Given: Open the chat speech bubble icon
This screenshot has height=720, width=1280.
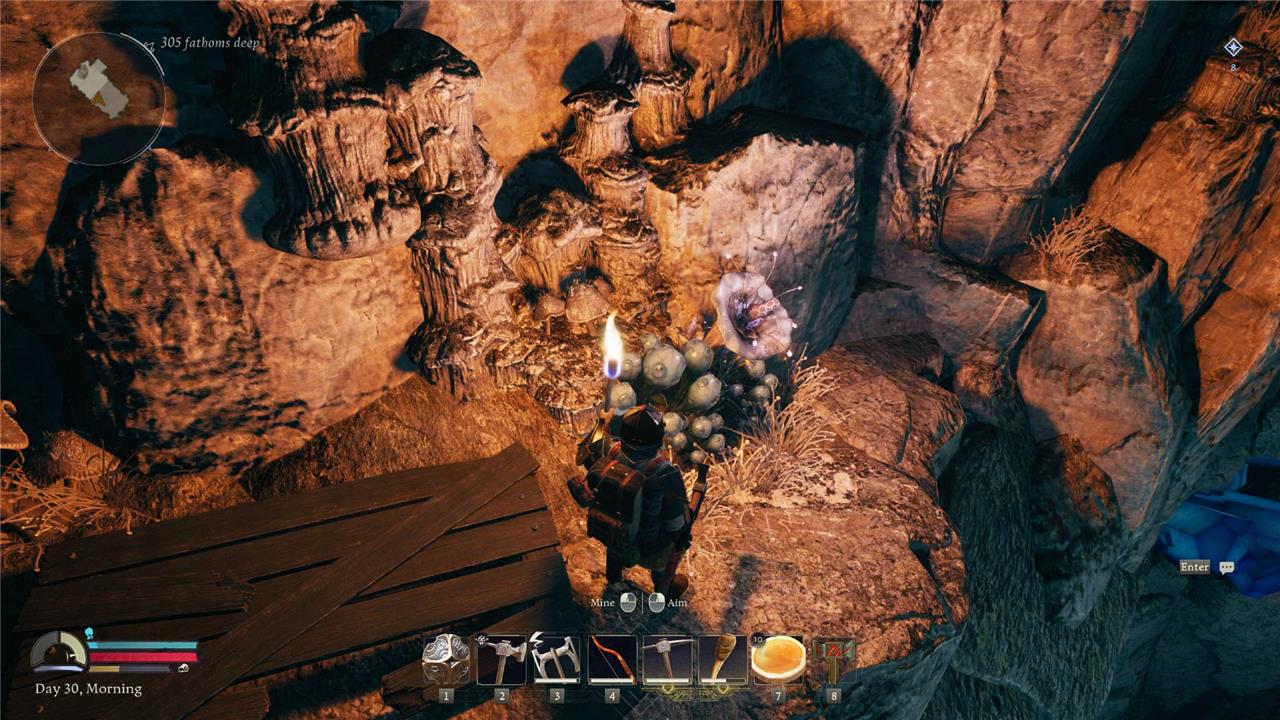Looking at the screenshot, I should pyautogui.click(x=1227, y=567).
